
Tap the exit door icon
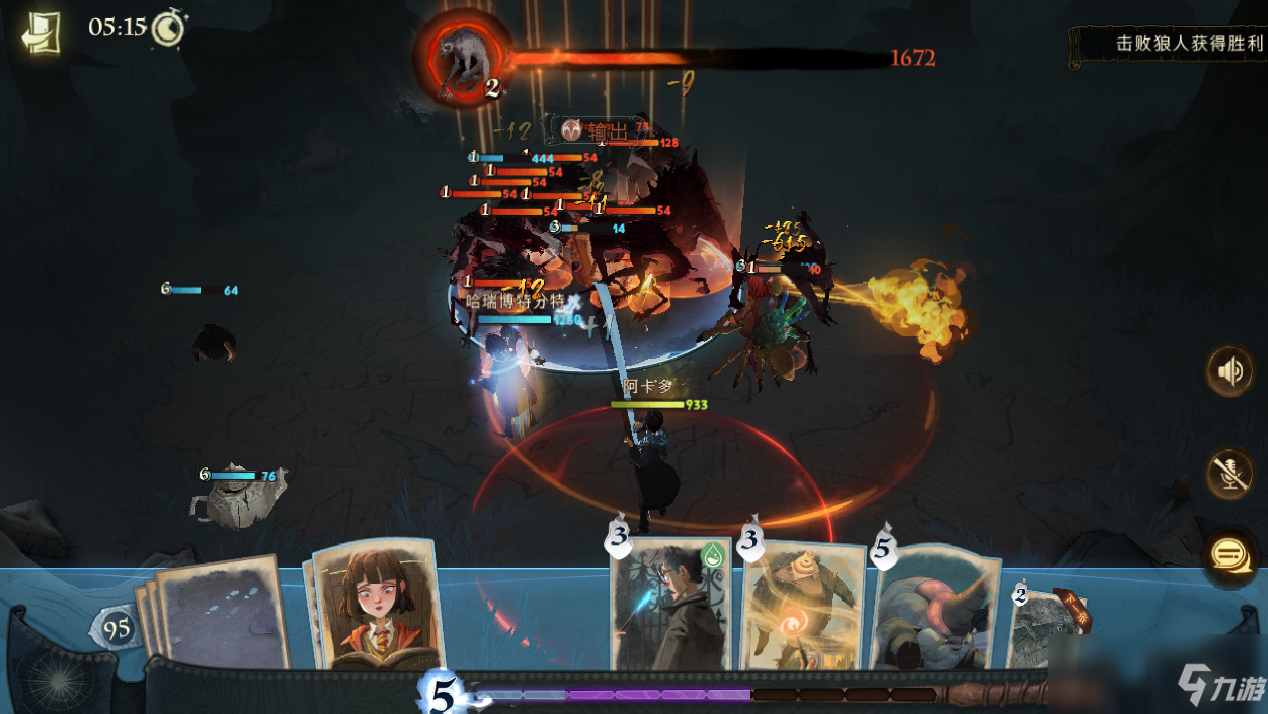point(42,32)
